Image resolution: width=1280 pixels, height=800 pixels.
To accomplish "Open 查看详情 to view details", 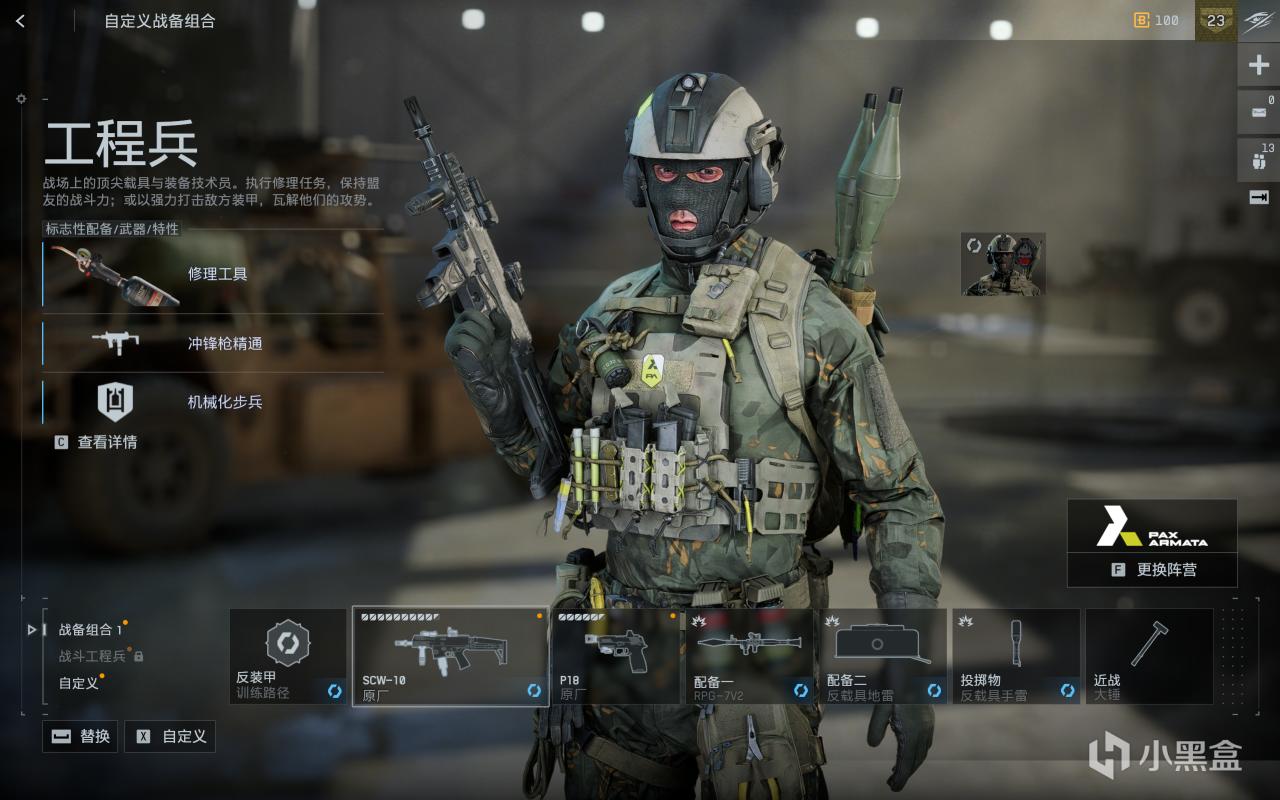I will pos(97,442).
